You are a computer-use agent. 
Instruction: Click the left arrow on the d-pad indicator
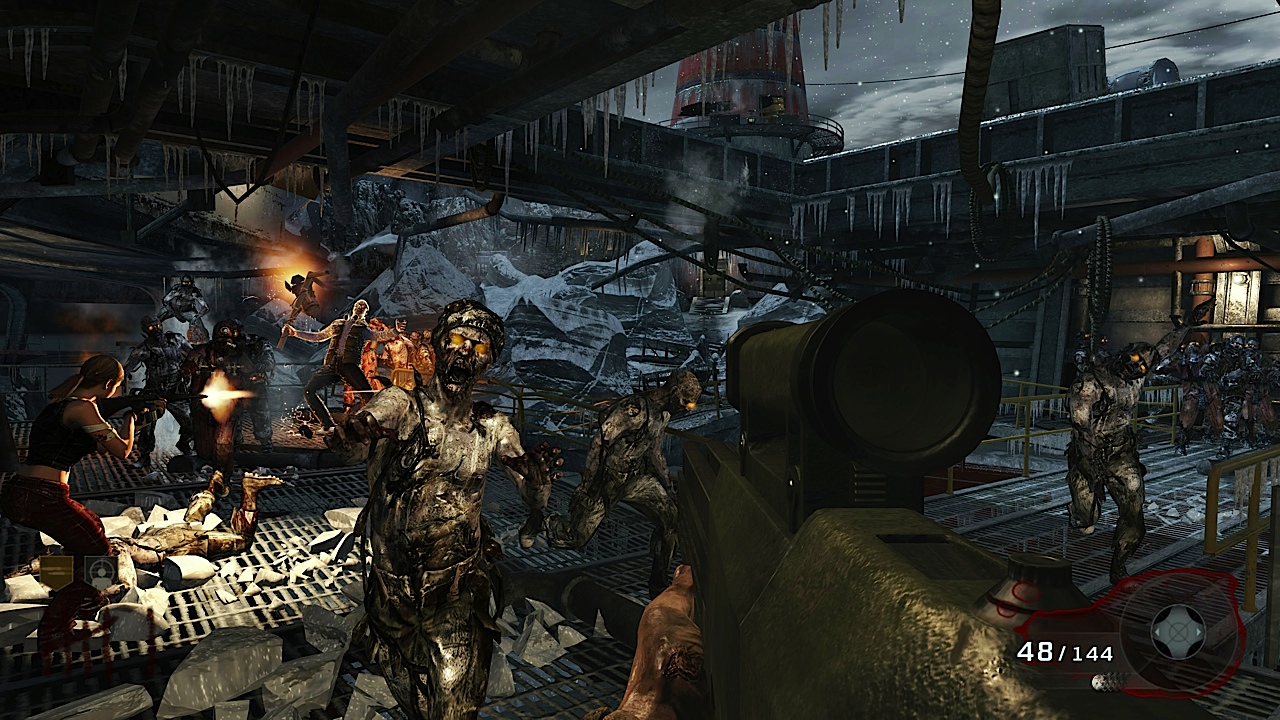[x=1159, y=632]
